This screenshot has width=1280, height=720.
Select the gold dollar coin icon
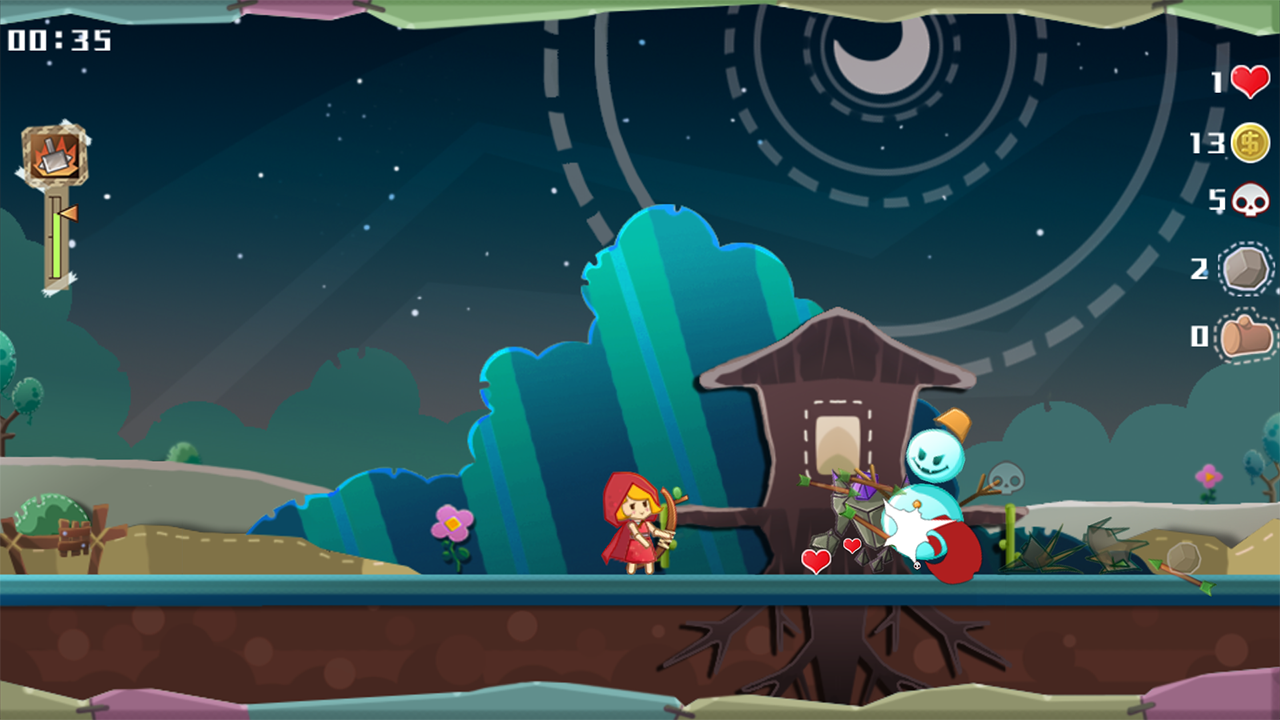1248,143
